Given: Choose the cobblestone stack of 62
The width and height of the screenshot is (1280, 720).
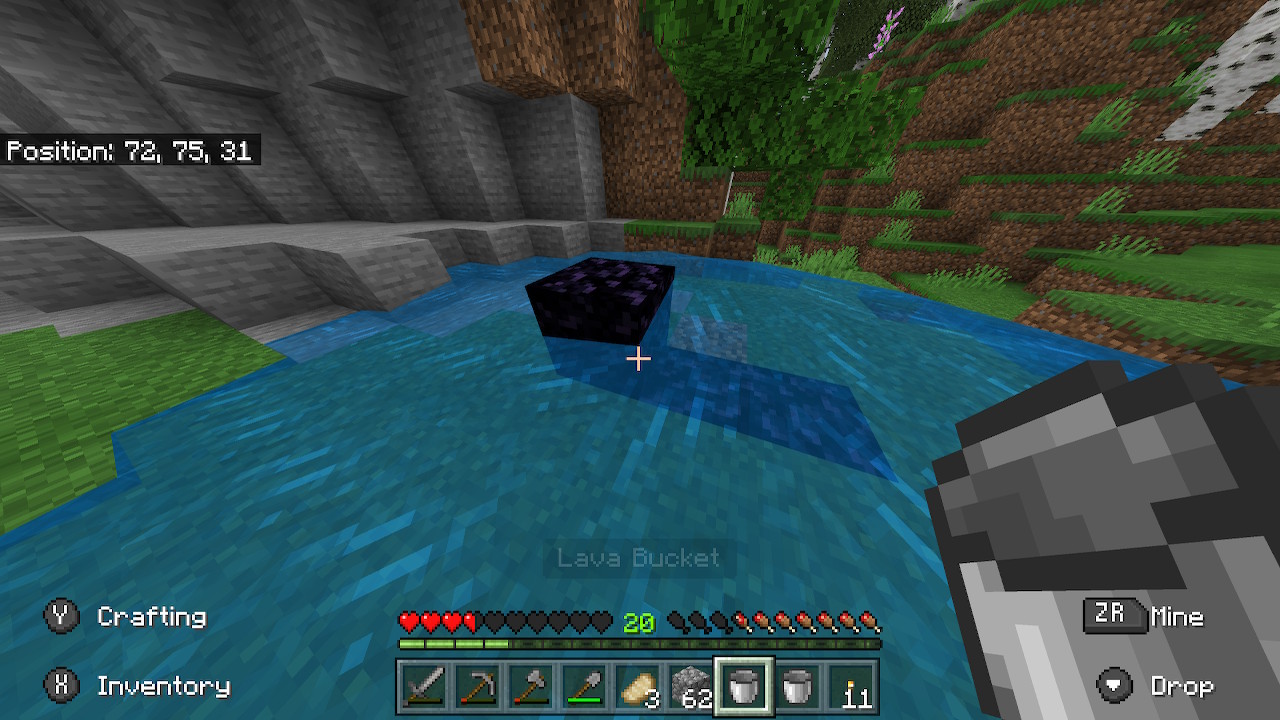Looking at the screenshot, I should tap(690, 687).
